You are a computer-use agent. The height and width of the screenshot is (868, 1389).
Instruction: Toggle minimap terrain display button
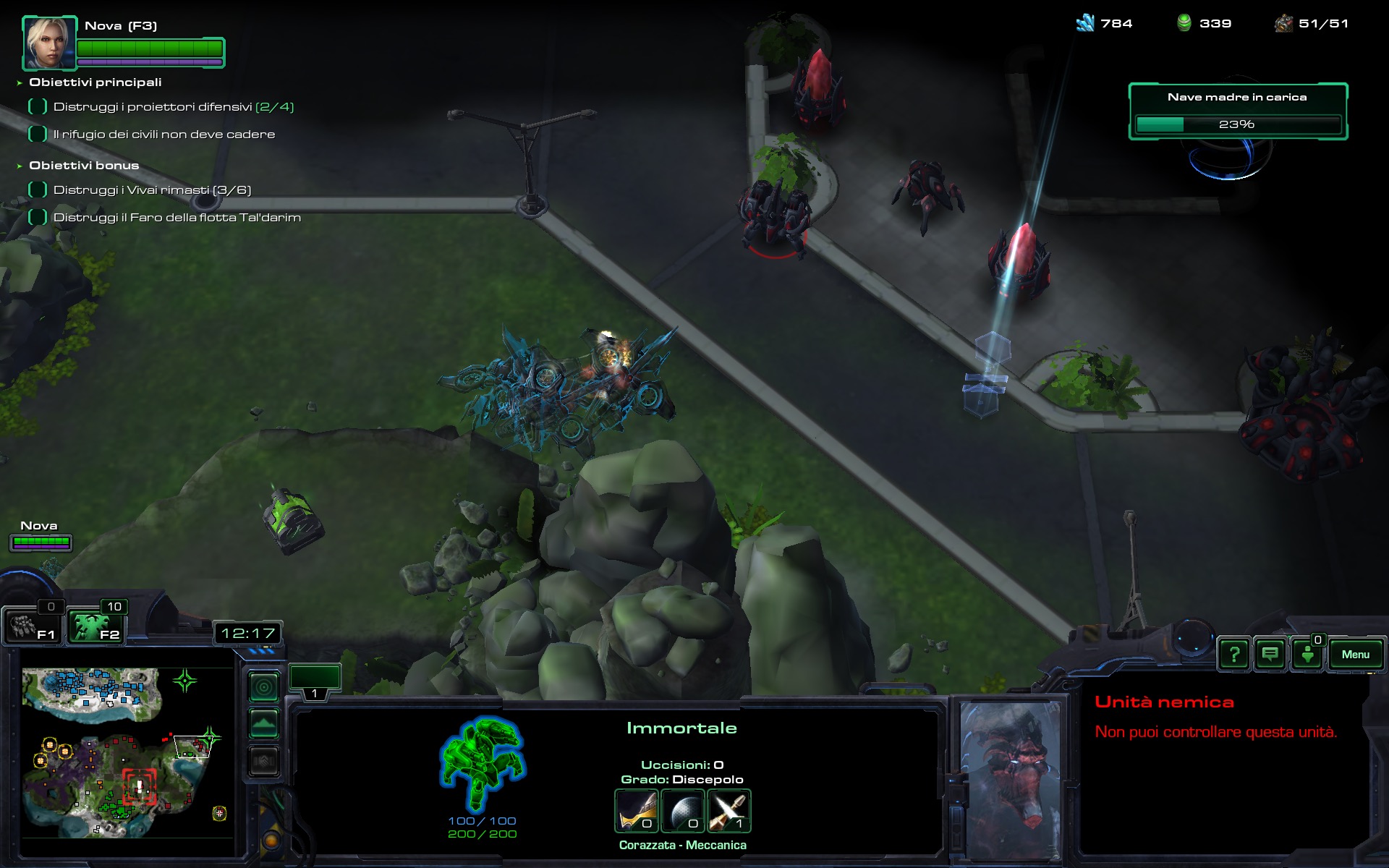(x=264, y=723)
